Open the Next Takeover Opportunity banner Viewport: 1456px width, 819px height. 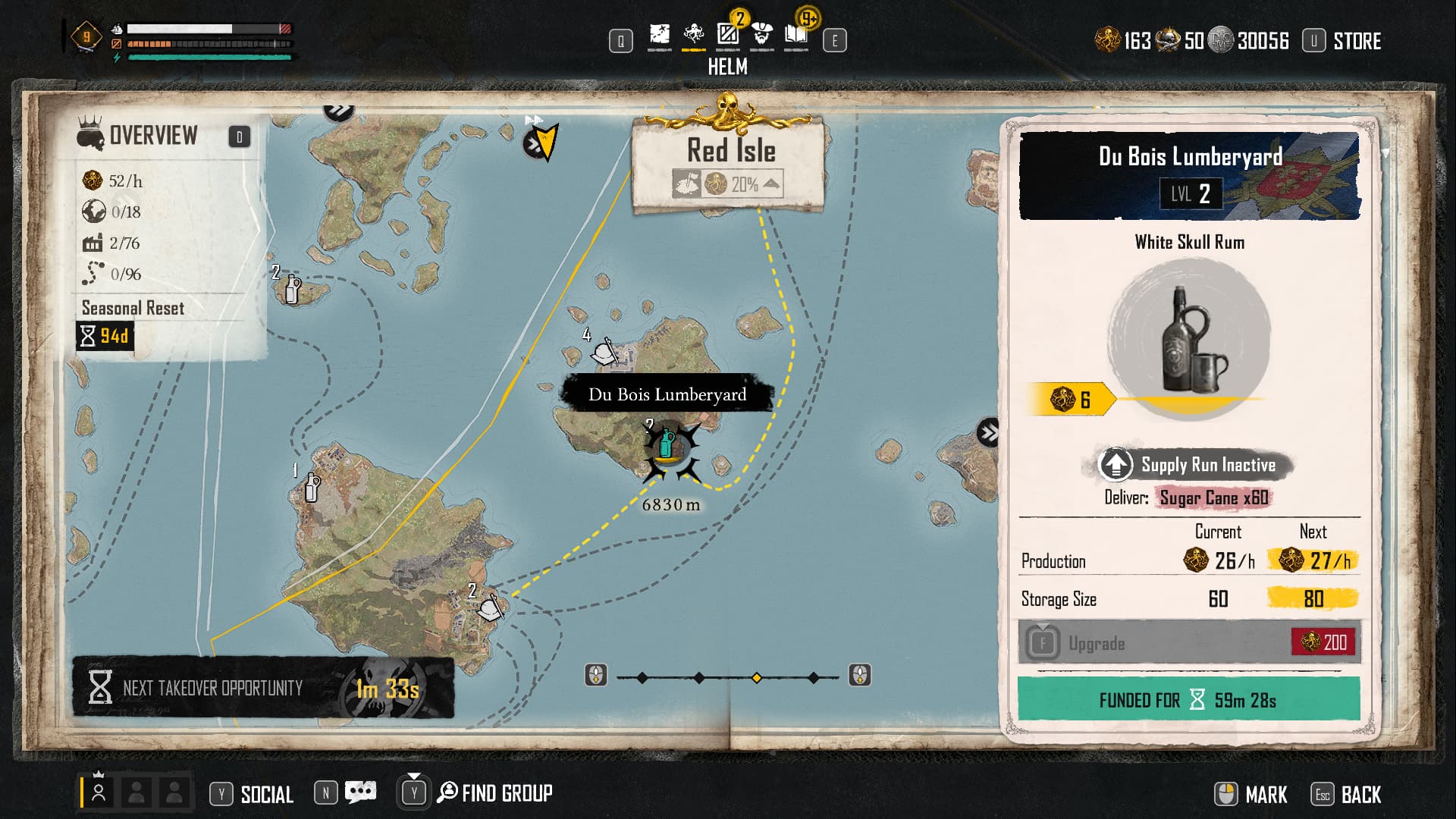pyautogui.click(x=262, y=688)
